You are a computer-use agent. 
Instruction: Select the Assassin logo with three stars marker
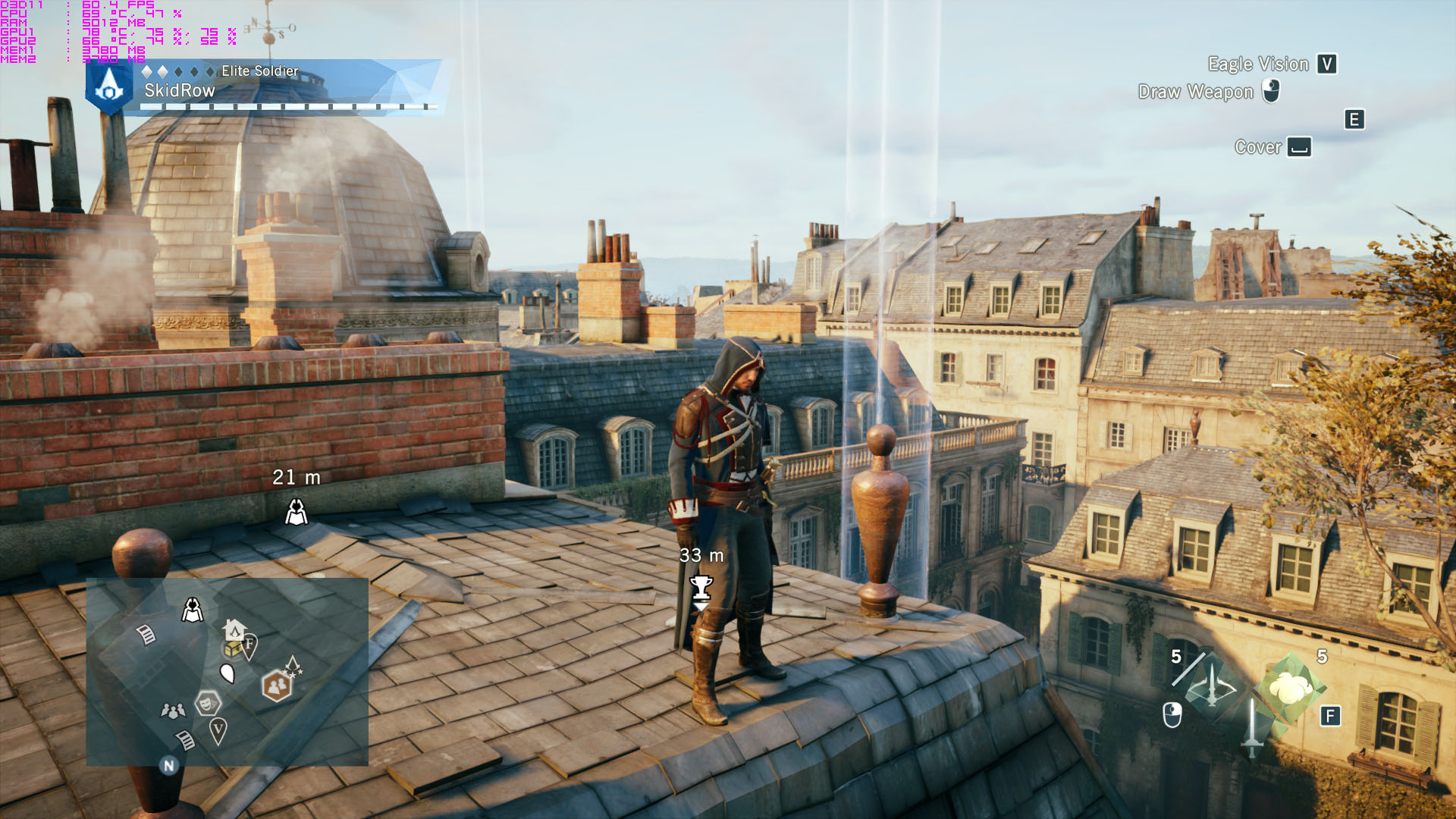[x=293, y=667]
